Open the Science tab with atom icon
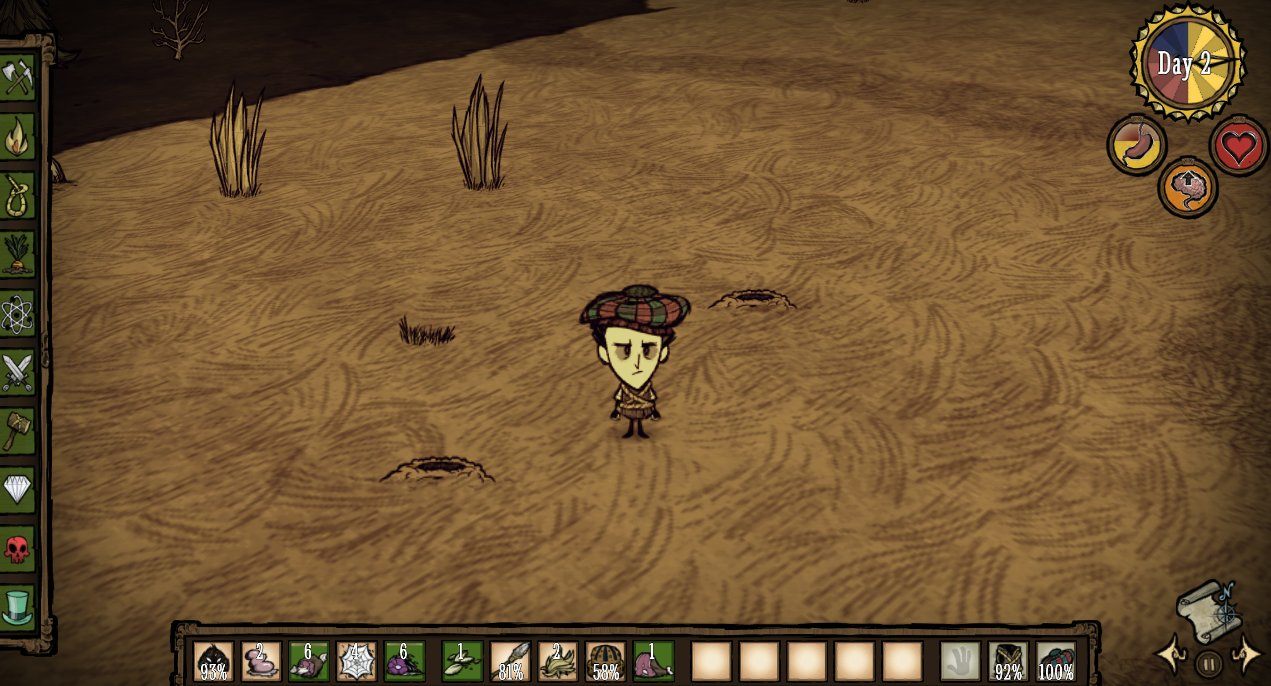 pos(18,313)
